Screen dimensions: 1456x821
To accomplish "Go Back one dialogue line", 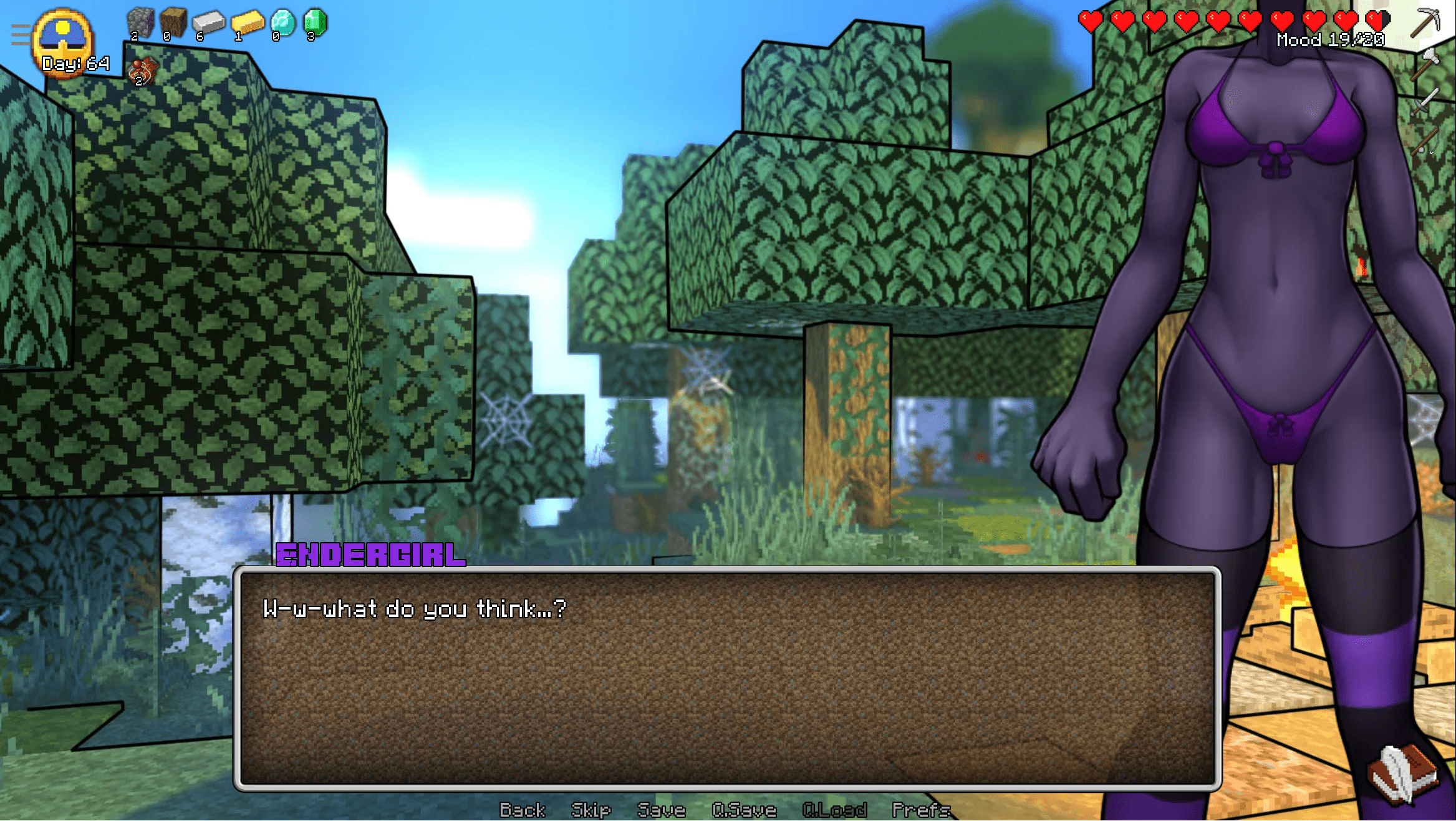I will 522,810.
